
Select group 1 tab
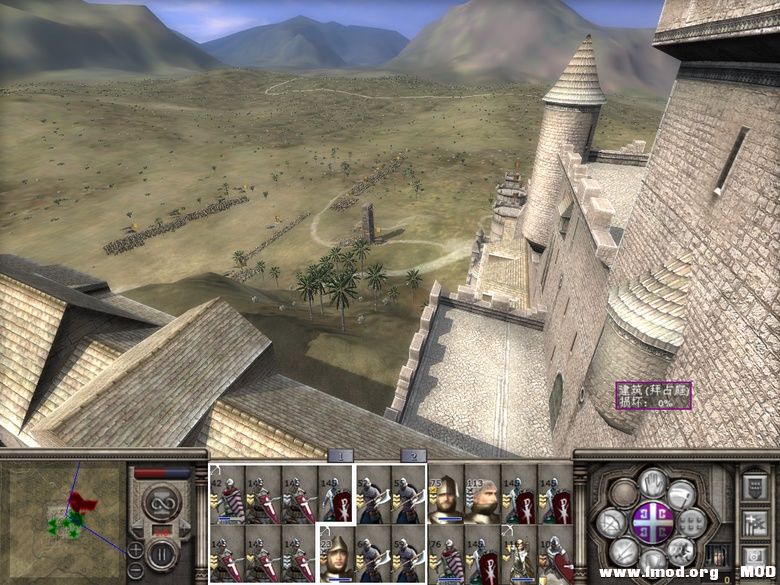tap(340, 456)
